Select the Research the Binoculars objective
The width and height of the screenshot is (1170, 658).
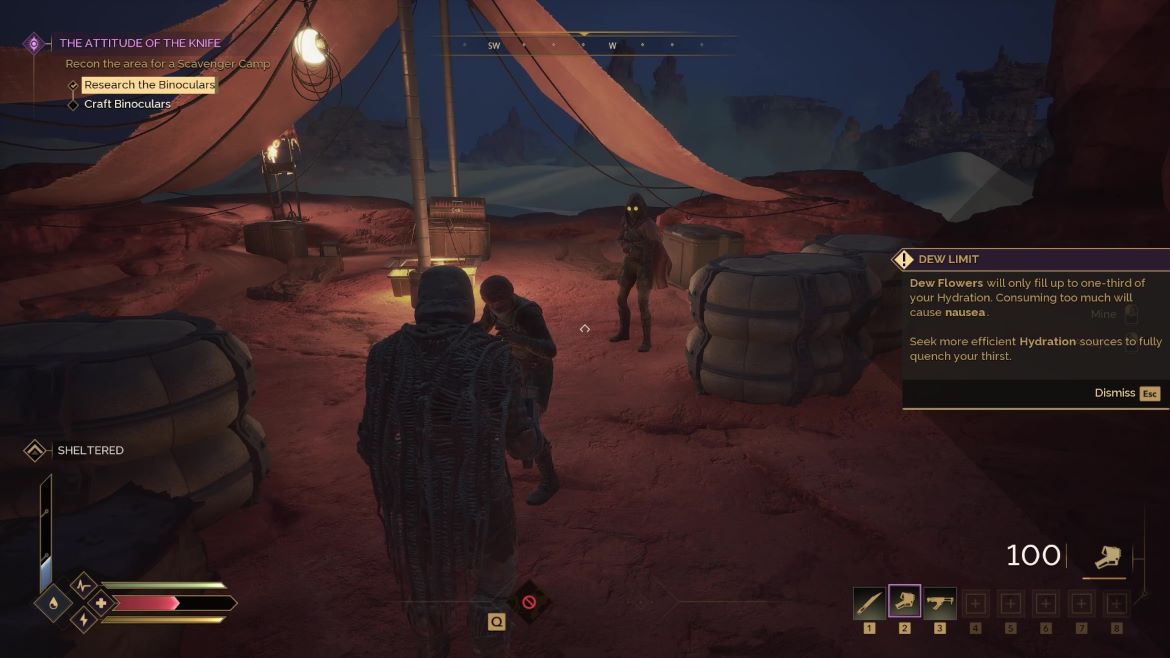[149, 85]
